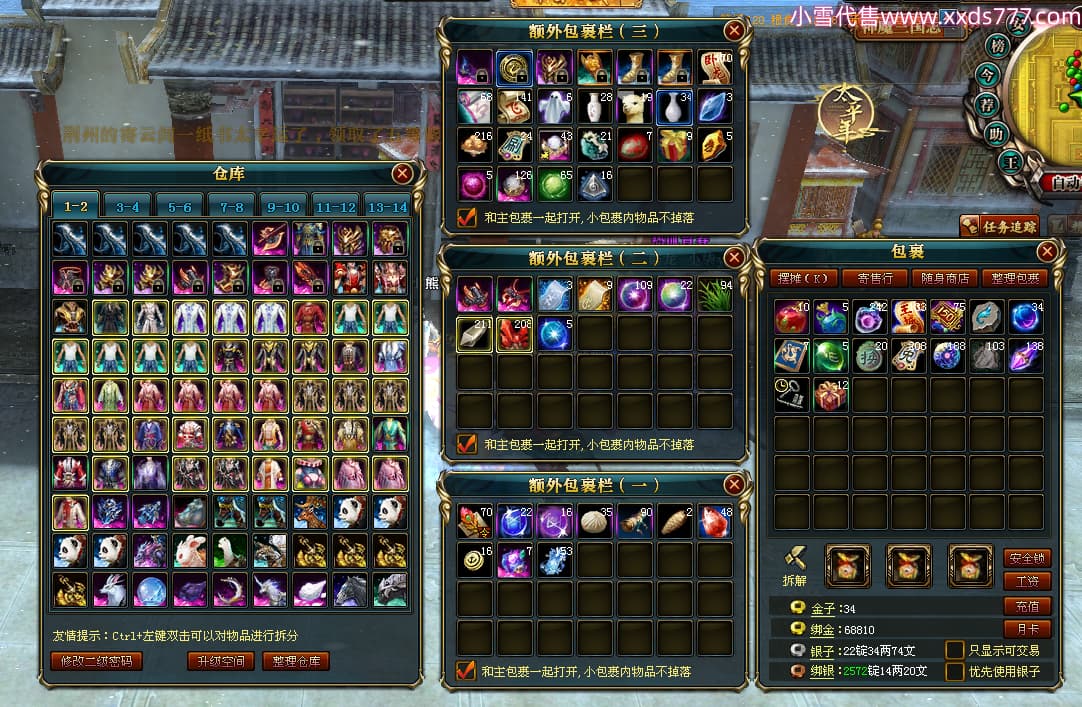Click the 充值 recharge button

(x=1027, y=606)
